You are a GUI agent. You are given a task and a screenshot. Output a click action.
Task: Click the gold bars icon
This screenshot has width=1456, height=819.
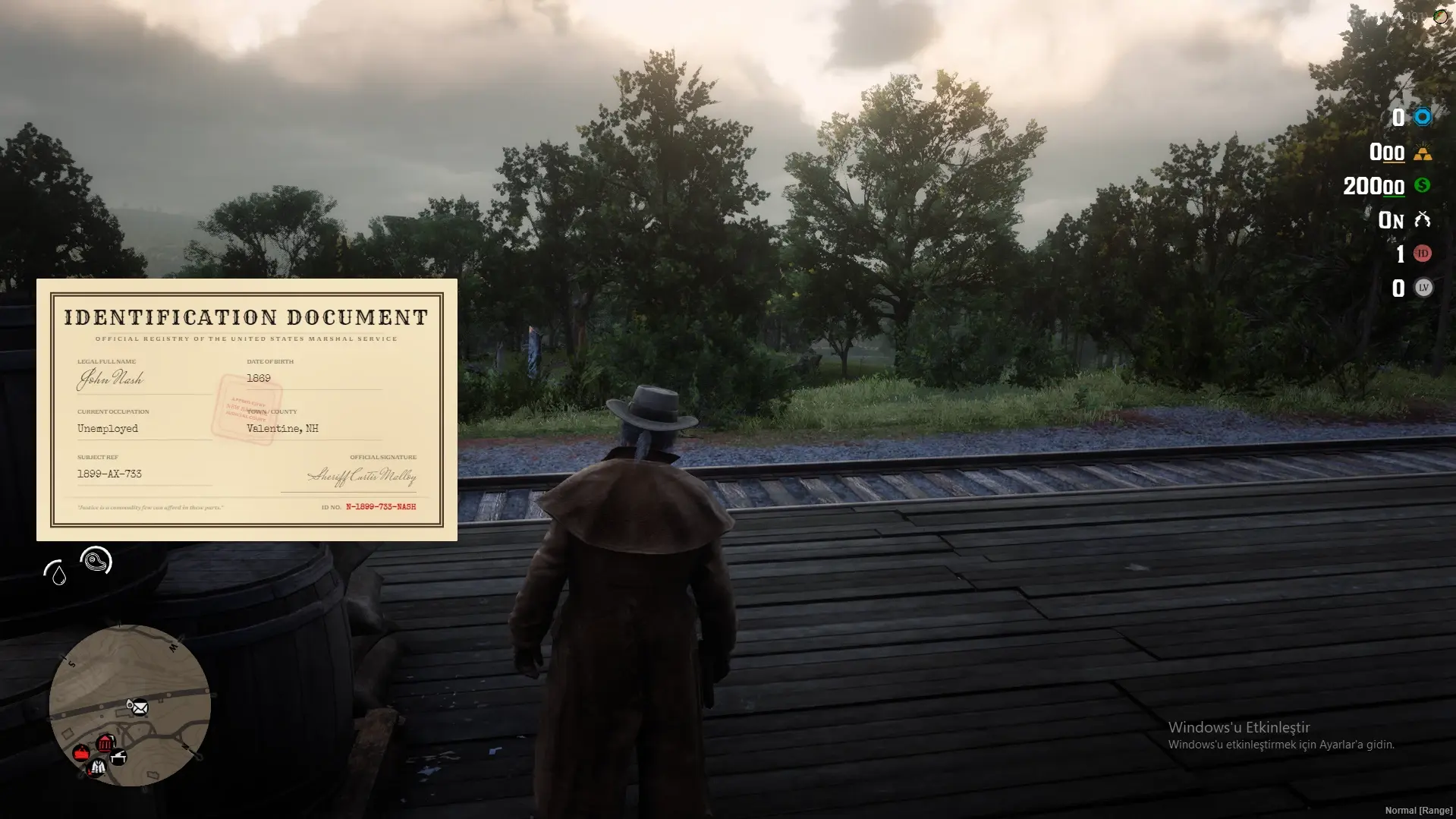tap(1422, 153)
